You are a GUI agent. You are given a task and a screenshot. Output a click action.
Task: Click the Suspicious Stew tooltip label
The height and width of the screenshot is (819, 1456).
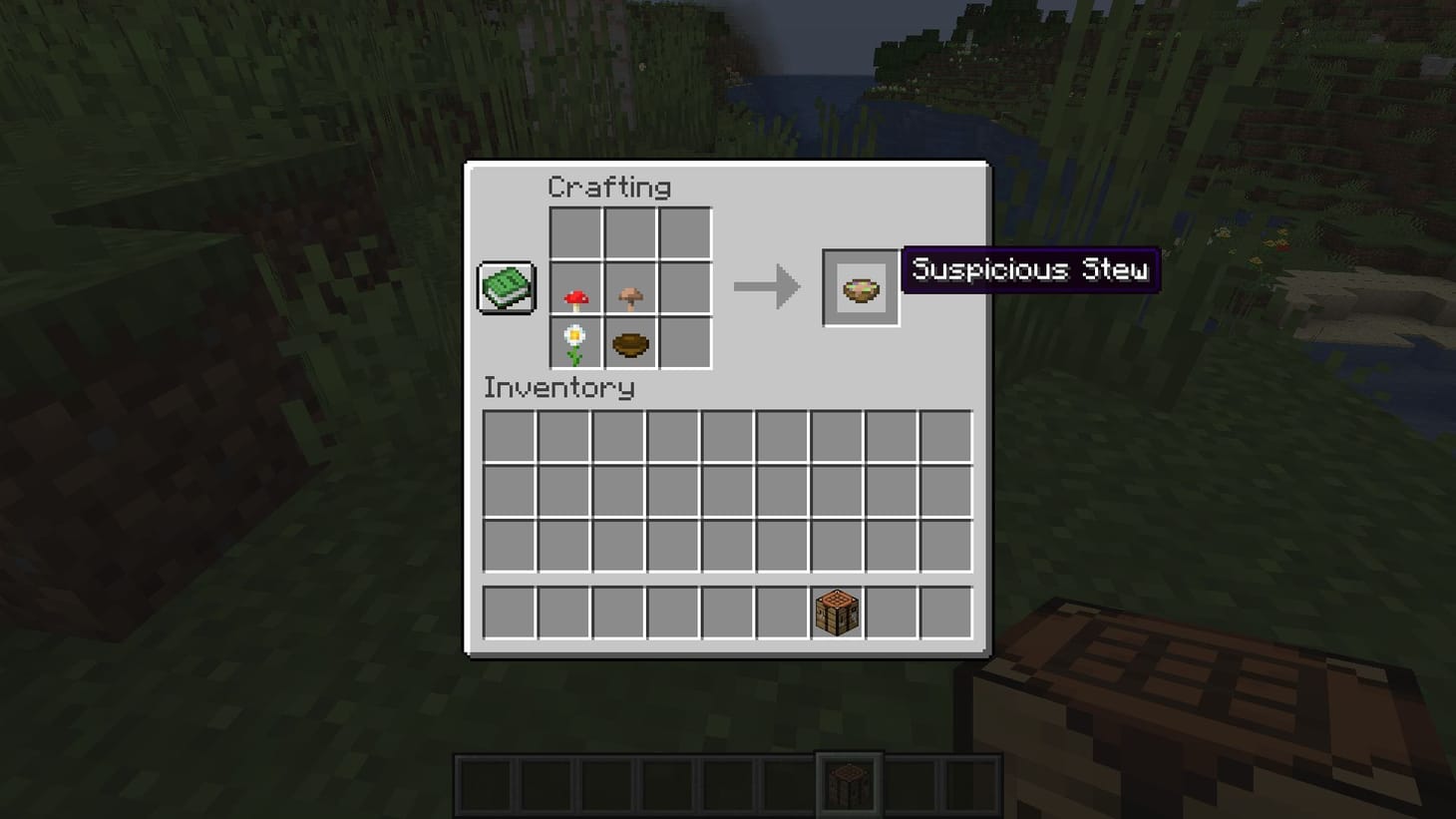[1031, 270]
